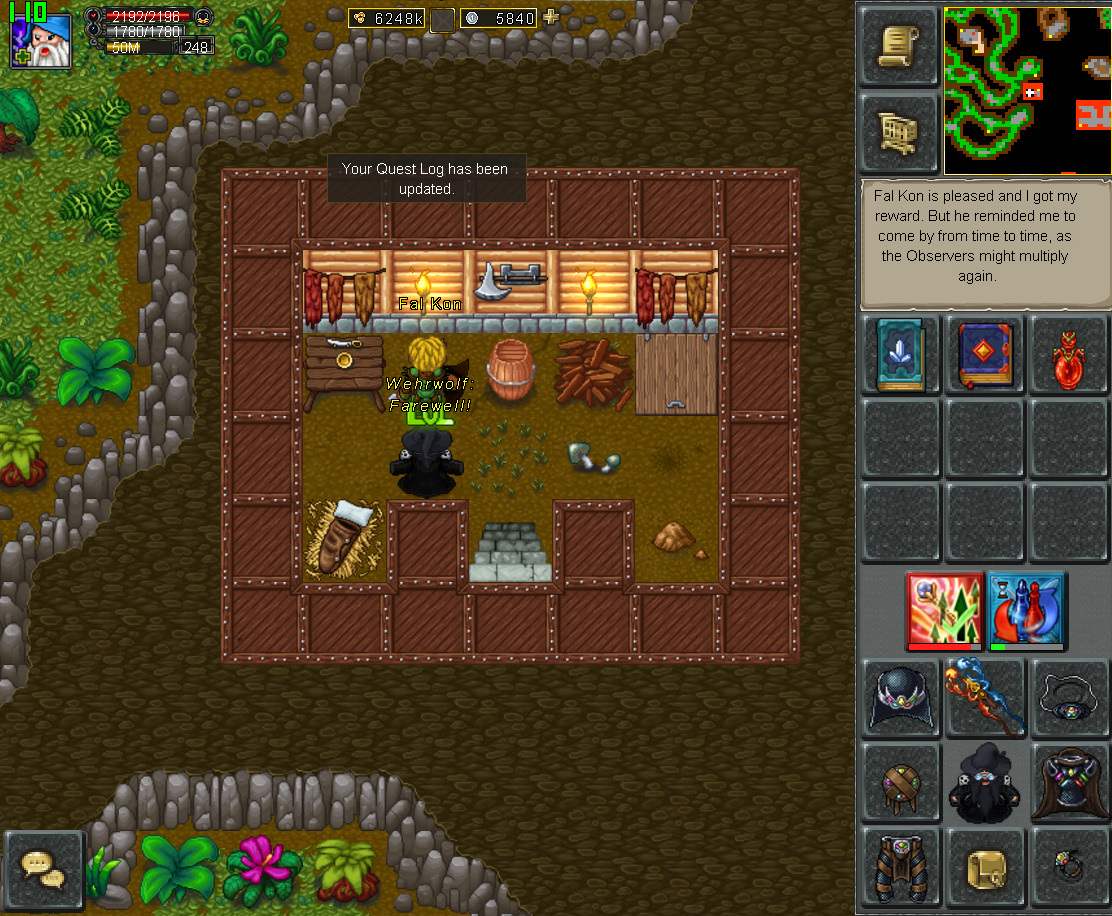Viewport: 1112px width, 916px height.
Task: Open the chat speech bubbles button
Action: click(43, 869)
